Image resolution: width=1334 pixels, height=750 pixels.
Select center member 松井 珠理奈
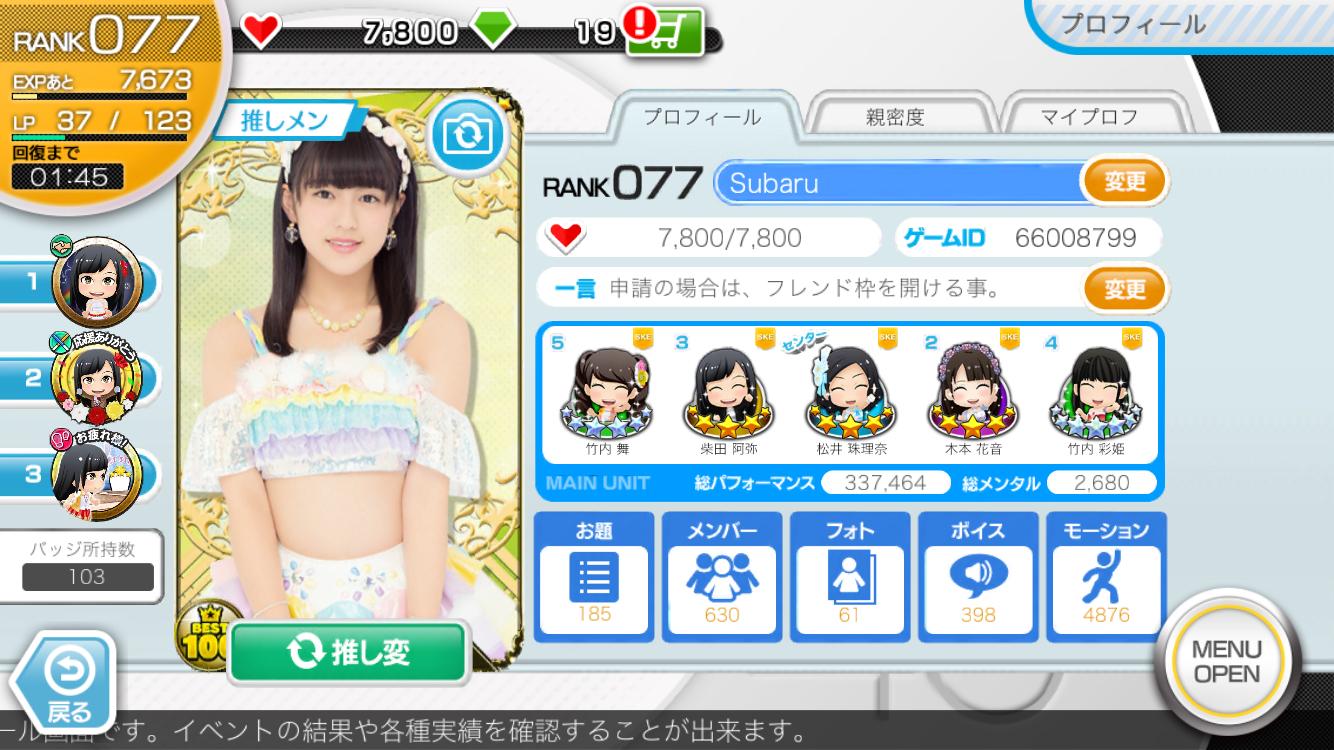coord(852,393)
